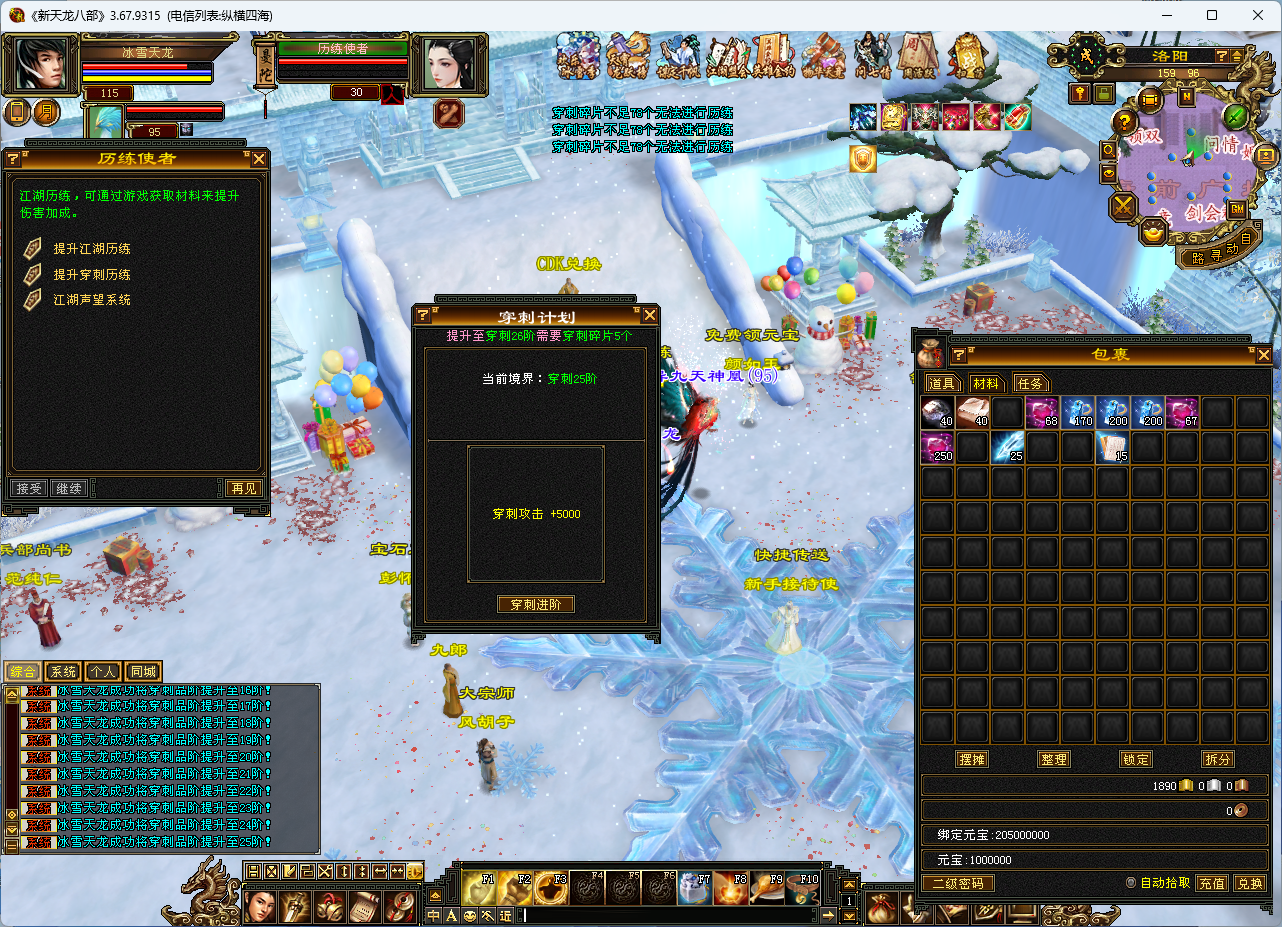The height and width of the screenshot is (927, 1282).
Task: Close the 历练使者 dialogue window
Action: coord(259,159)
